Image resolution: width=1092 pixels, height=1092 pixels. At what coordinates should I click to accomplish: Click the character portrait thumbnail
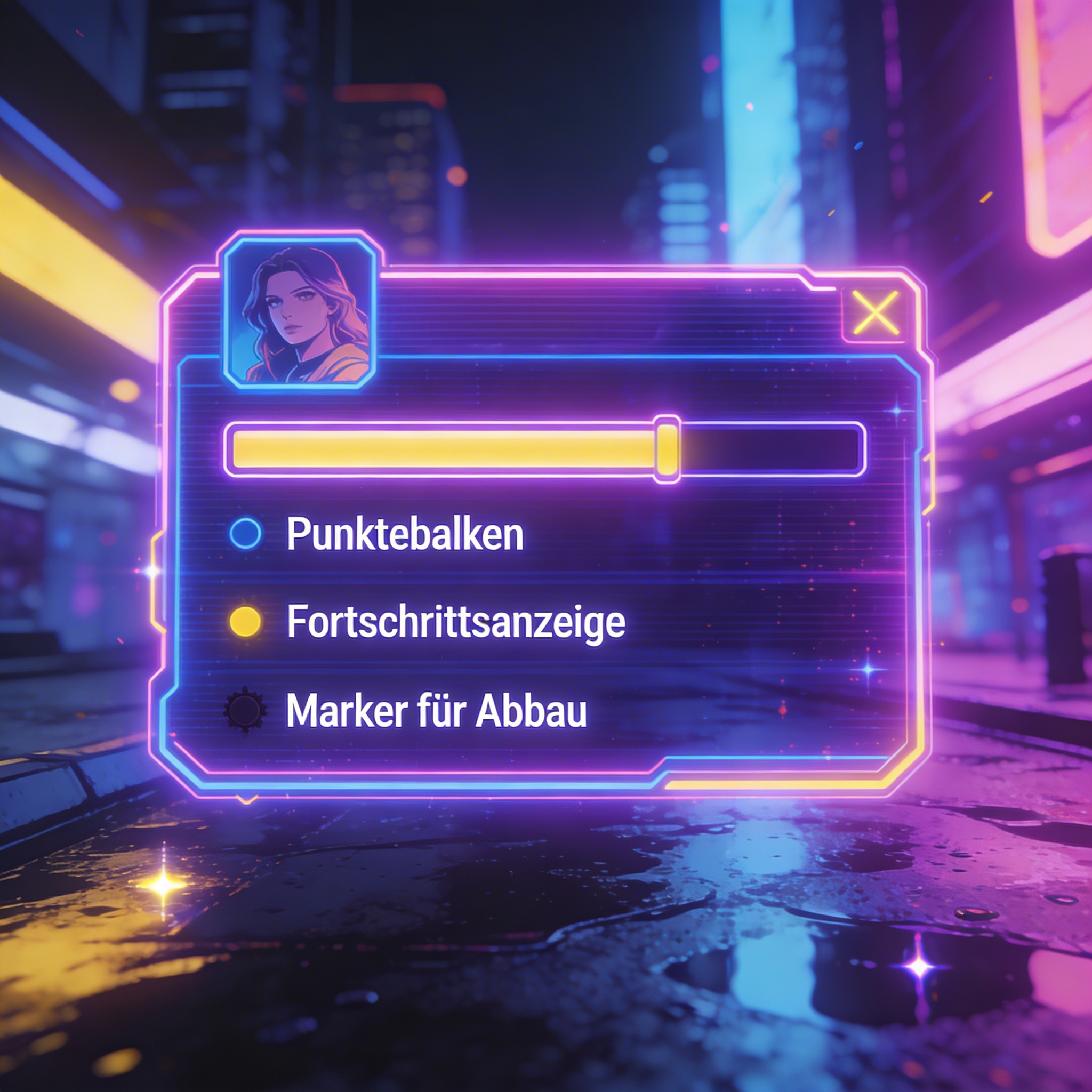[x=299, y=314]
